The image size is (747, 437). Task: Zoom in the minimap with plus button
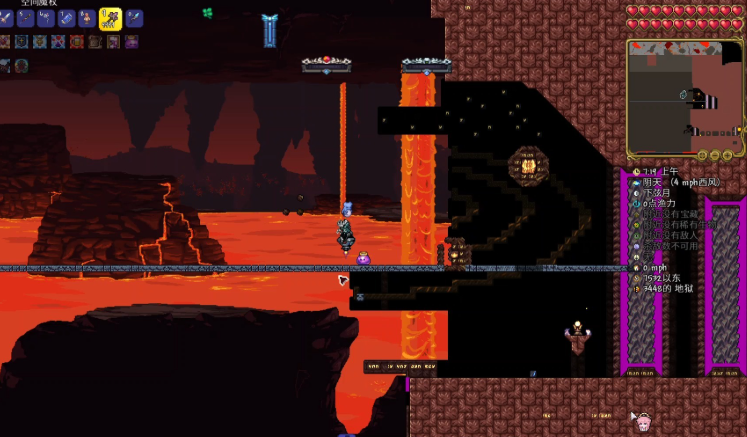728,155
